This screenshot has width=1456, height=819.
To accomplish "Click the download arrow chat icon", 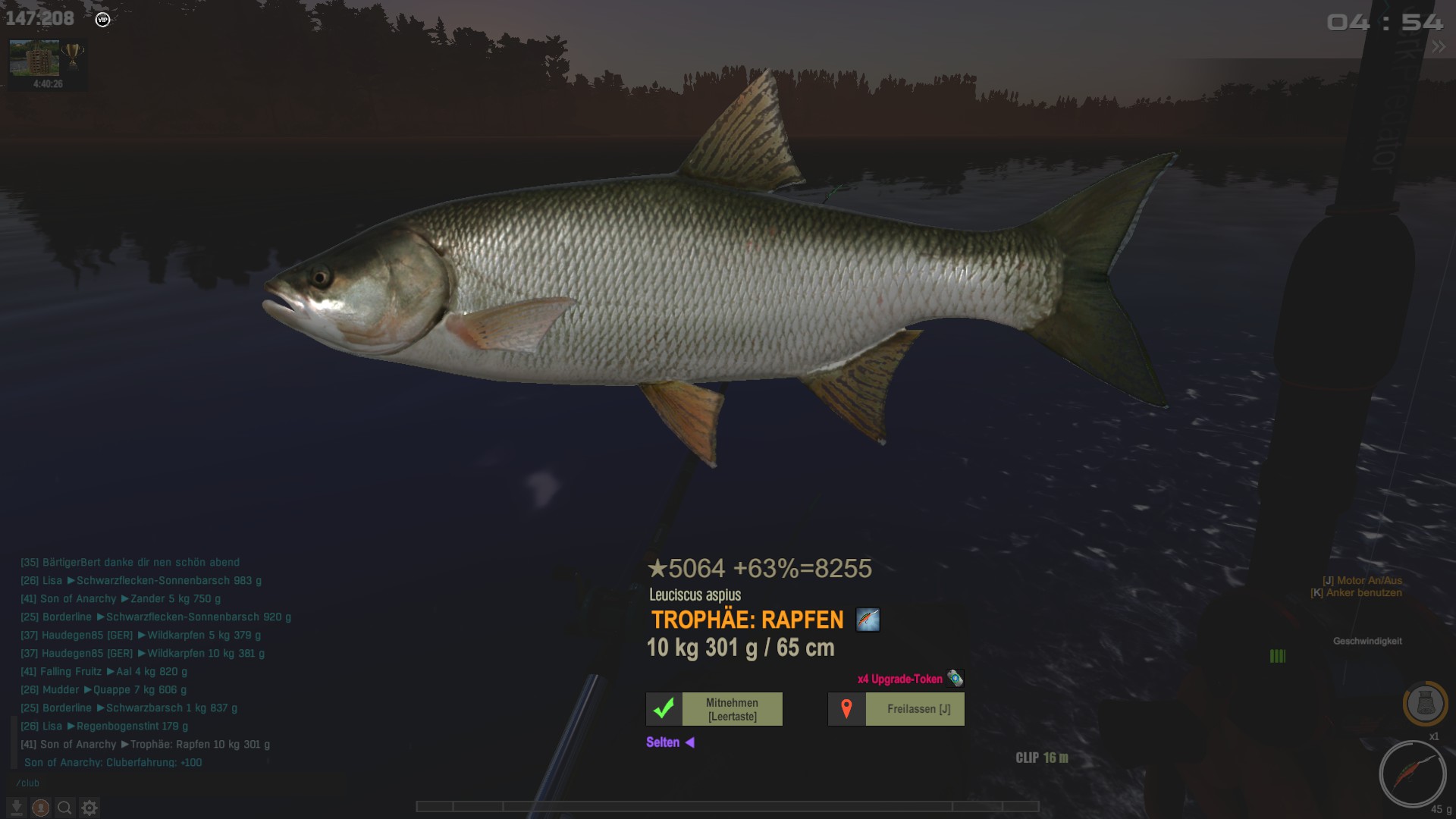I will (x=16, y=808).
